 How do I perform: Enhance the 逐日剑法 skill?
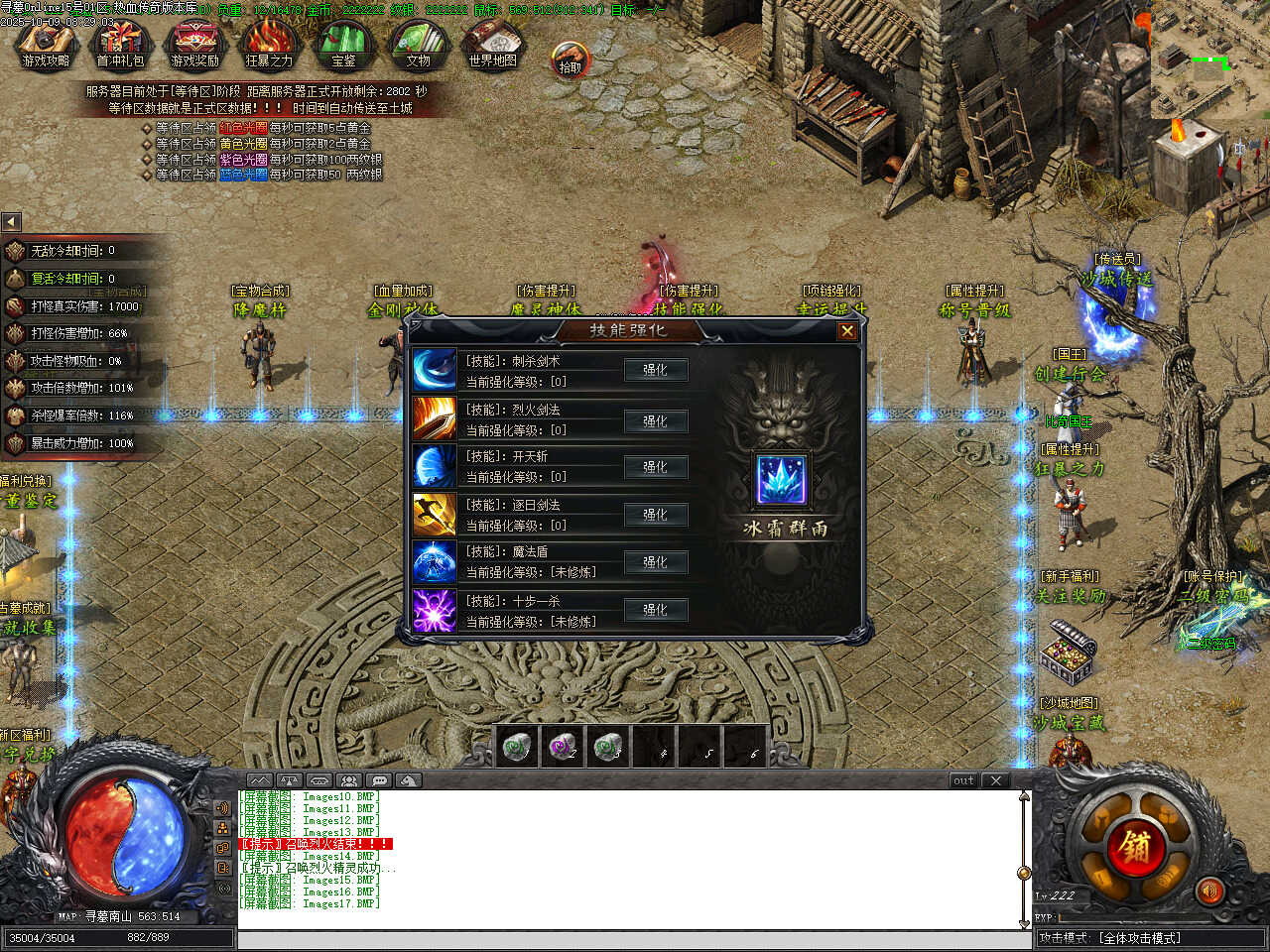click(655, 515)
